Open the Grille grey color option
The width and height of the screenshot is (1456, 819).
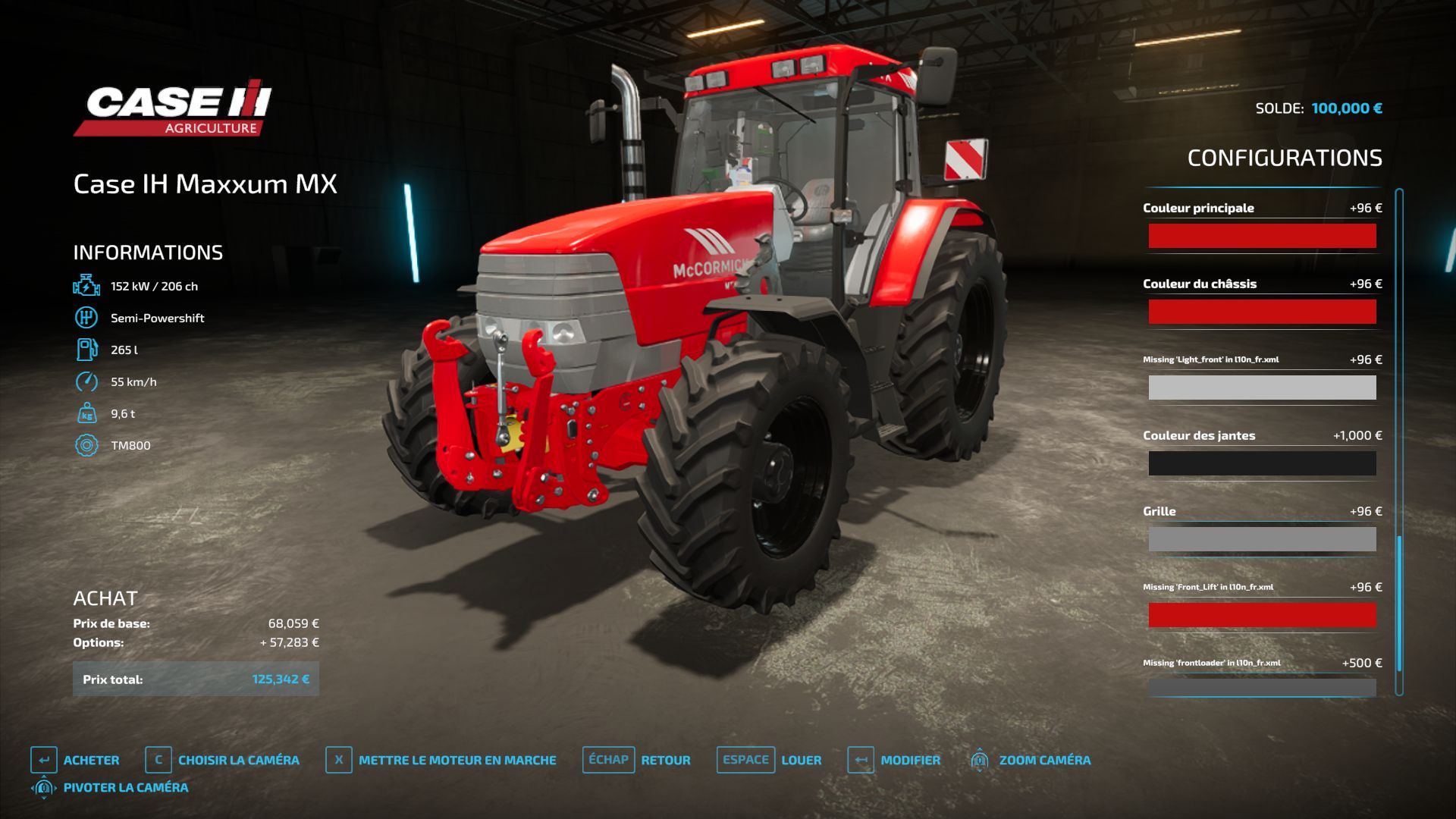click(1262, 539)
